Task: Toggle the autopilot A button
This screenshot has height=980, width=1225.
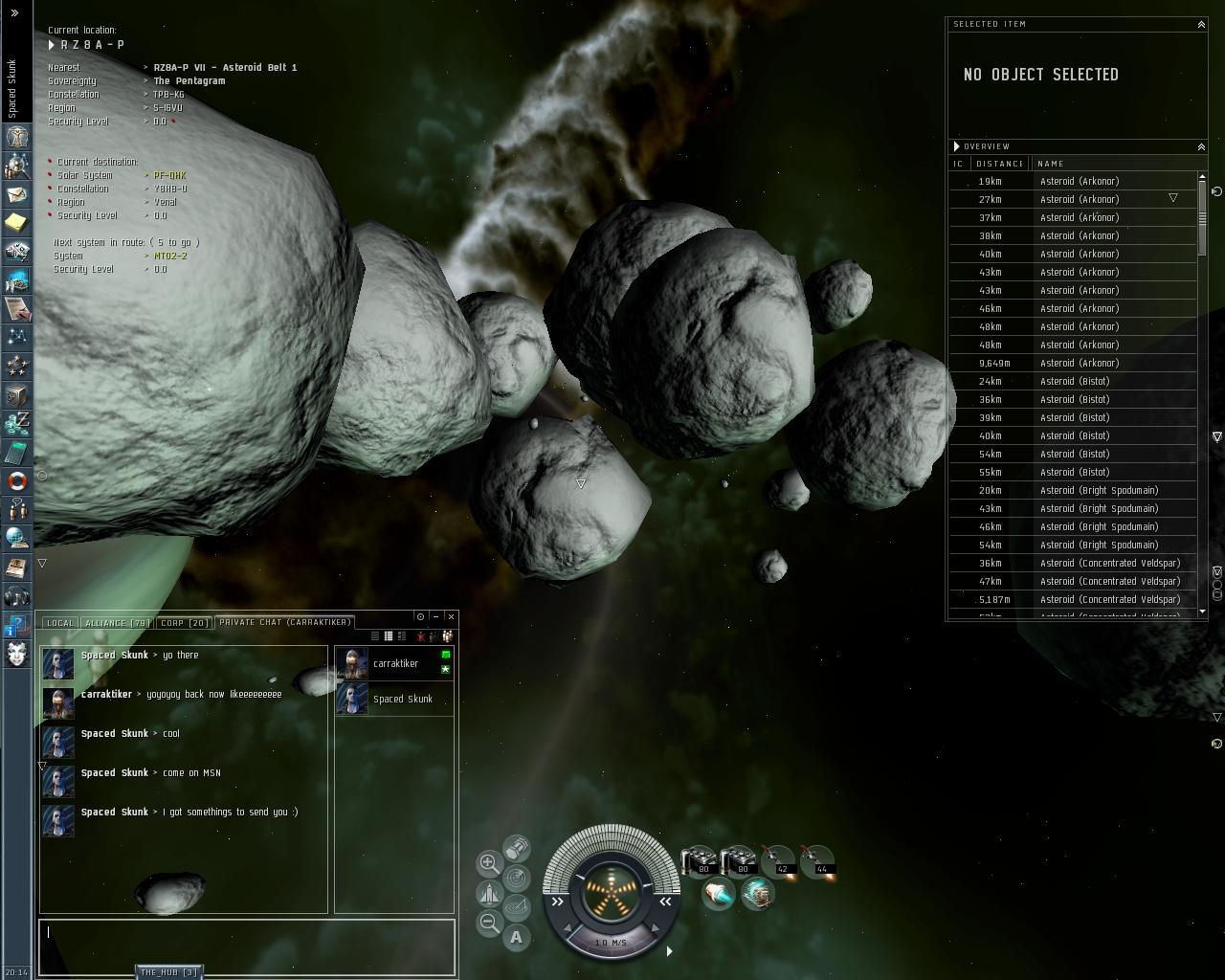Action: tap(517, 938)
